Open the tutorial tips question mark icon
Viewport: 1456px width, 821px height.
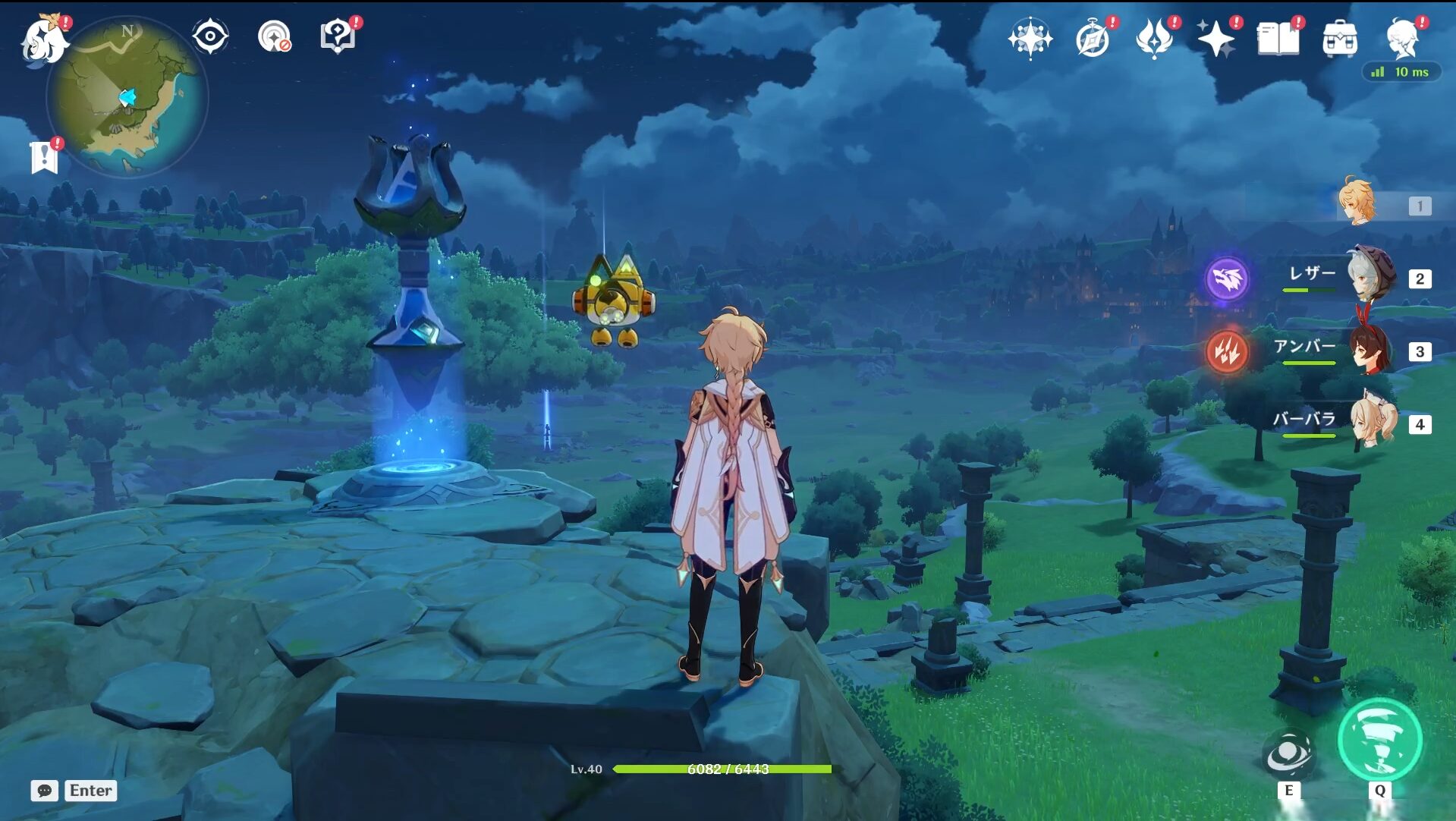click(338, 36)
